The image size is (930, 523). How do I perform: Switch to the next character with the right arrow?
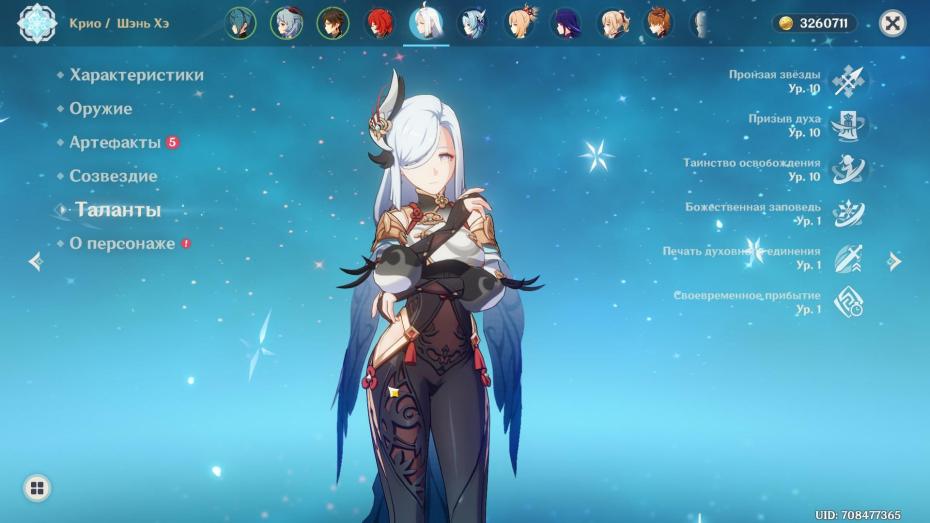point(895,262)
